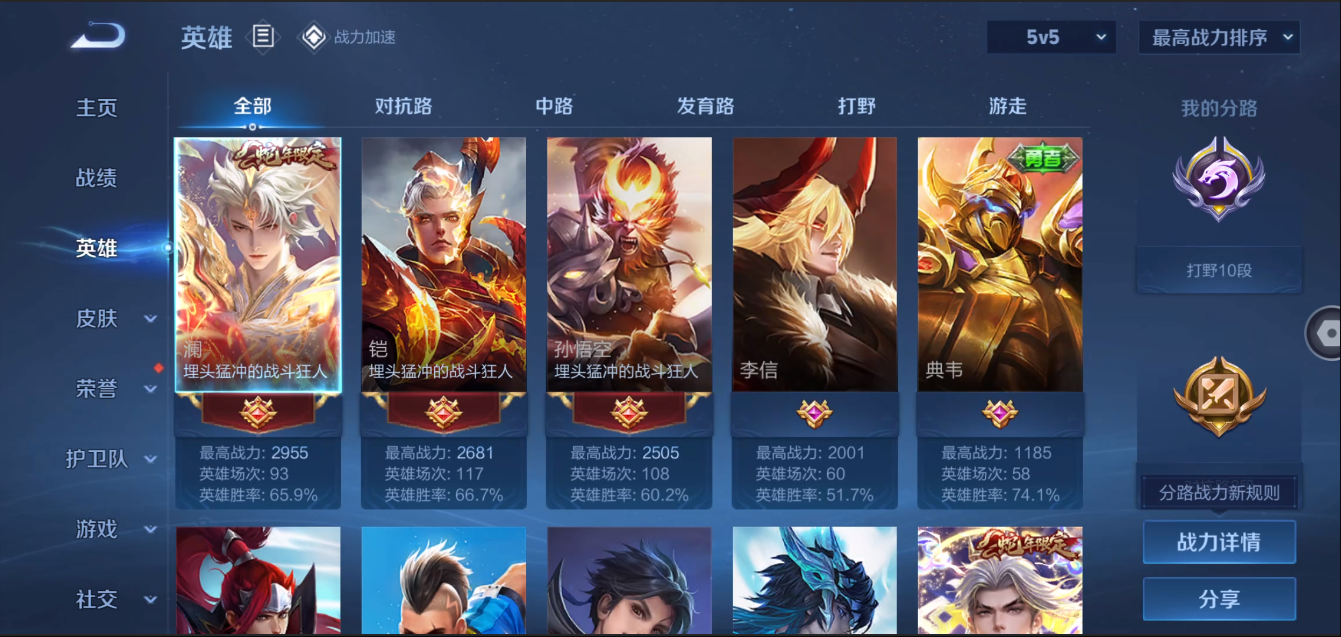1341x637 pixels.
Task: Choose the 典韦 hero card
Action: pos(1000,265)
